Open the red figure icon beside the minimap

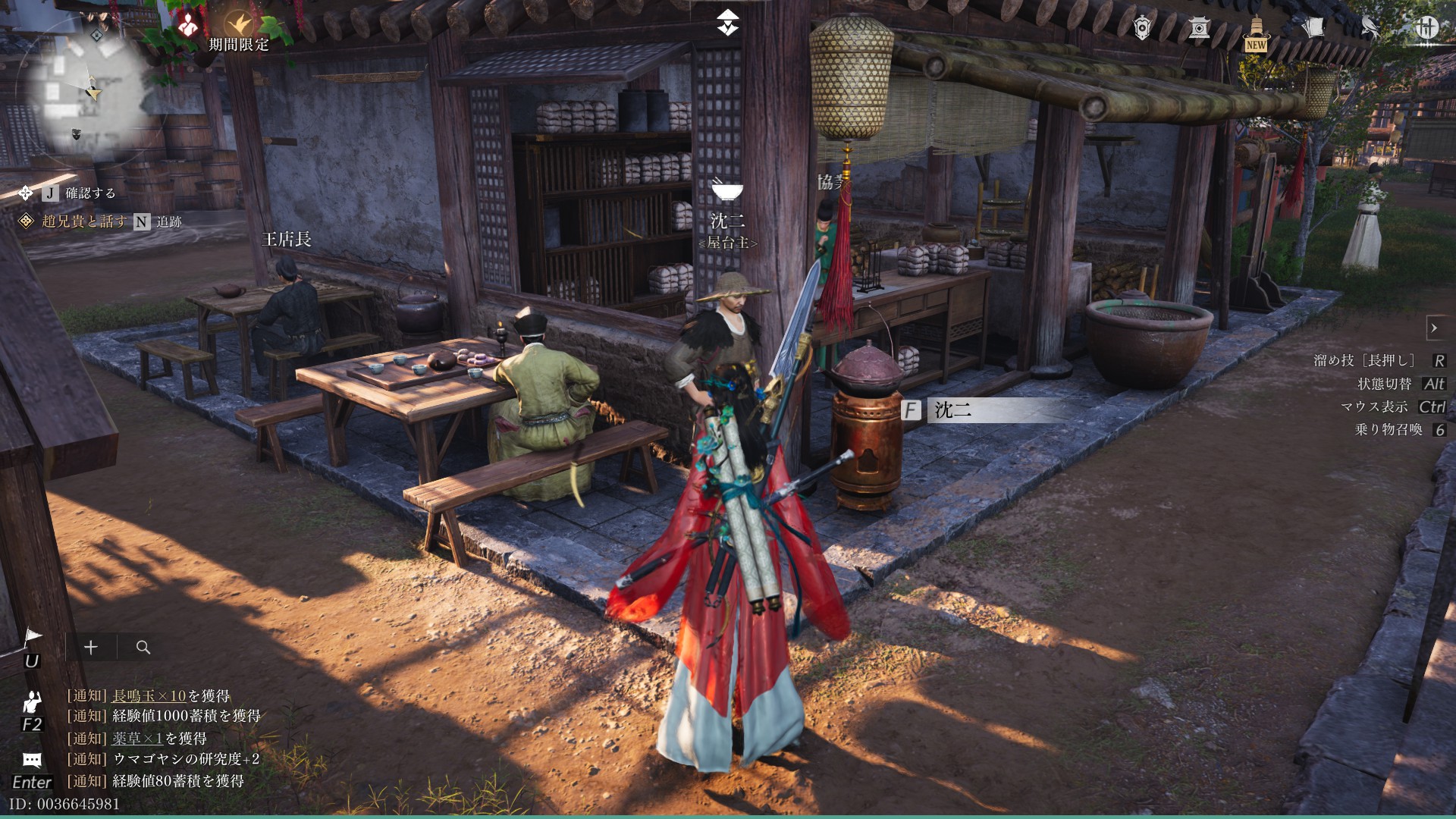coord(187,27)
